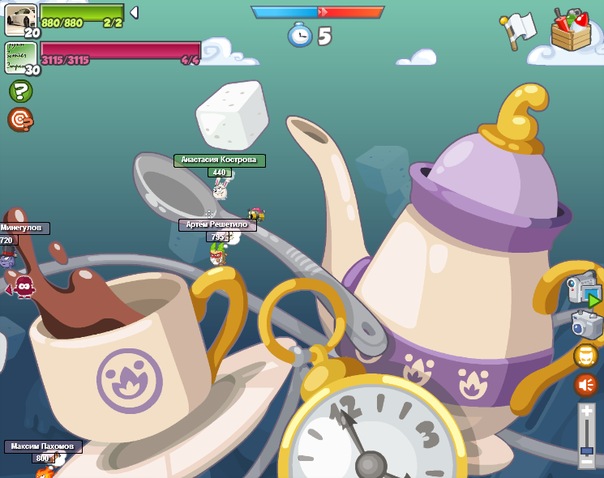The width and height of the screenshot is (604, 478).
Task: Select the level 30 team avatar
Action: click(x=20, y=55)
